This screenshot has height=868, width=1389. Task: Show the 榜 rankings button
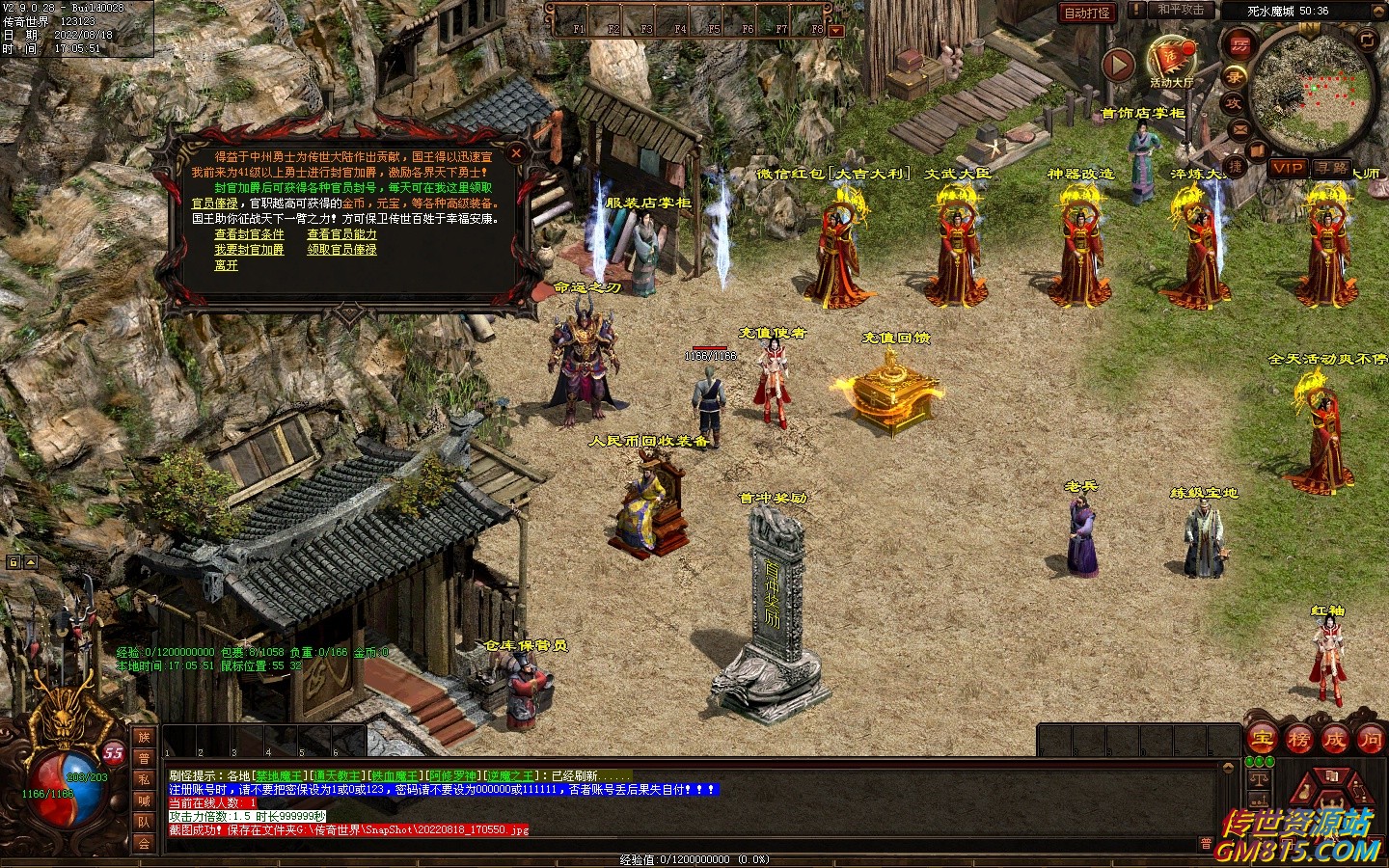[1298, 740]
